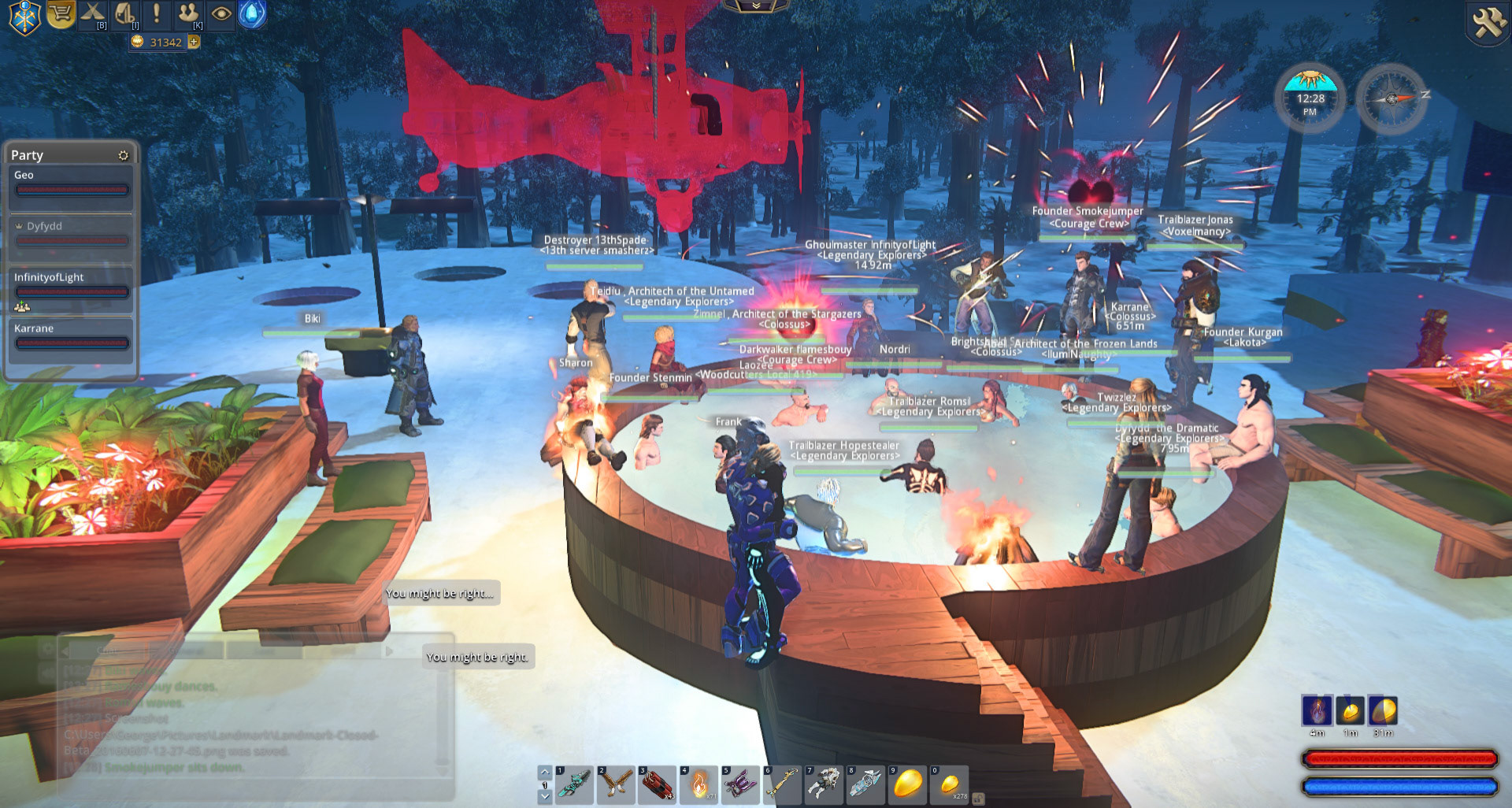The image size is (1512, 808).
Task: Select the flame item in hotbar slot 4
Action: pyautogui.click(x=699, y=784)
